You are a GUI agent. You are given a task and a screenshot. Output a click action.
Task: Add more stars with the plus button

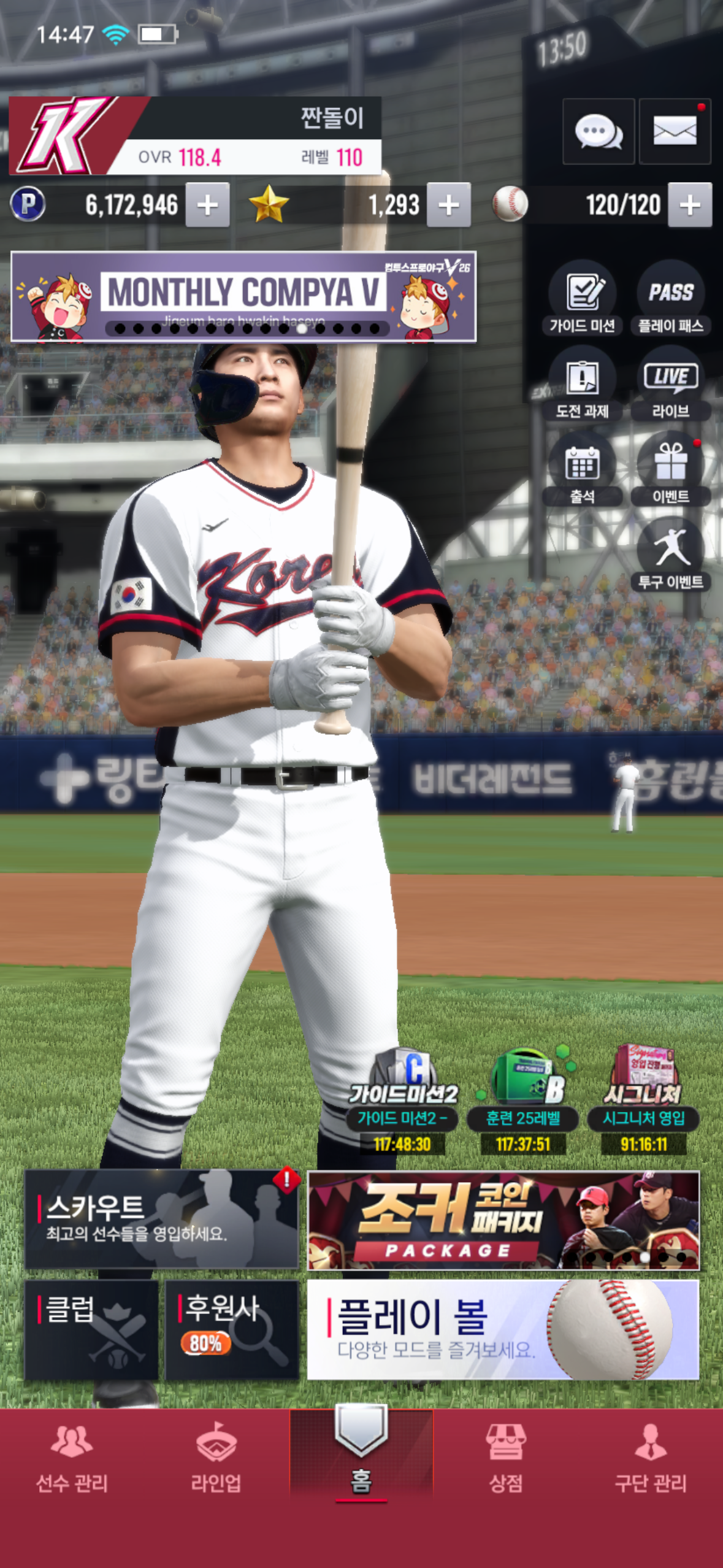(x=449, y=205)
